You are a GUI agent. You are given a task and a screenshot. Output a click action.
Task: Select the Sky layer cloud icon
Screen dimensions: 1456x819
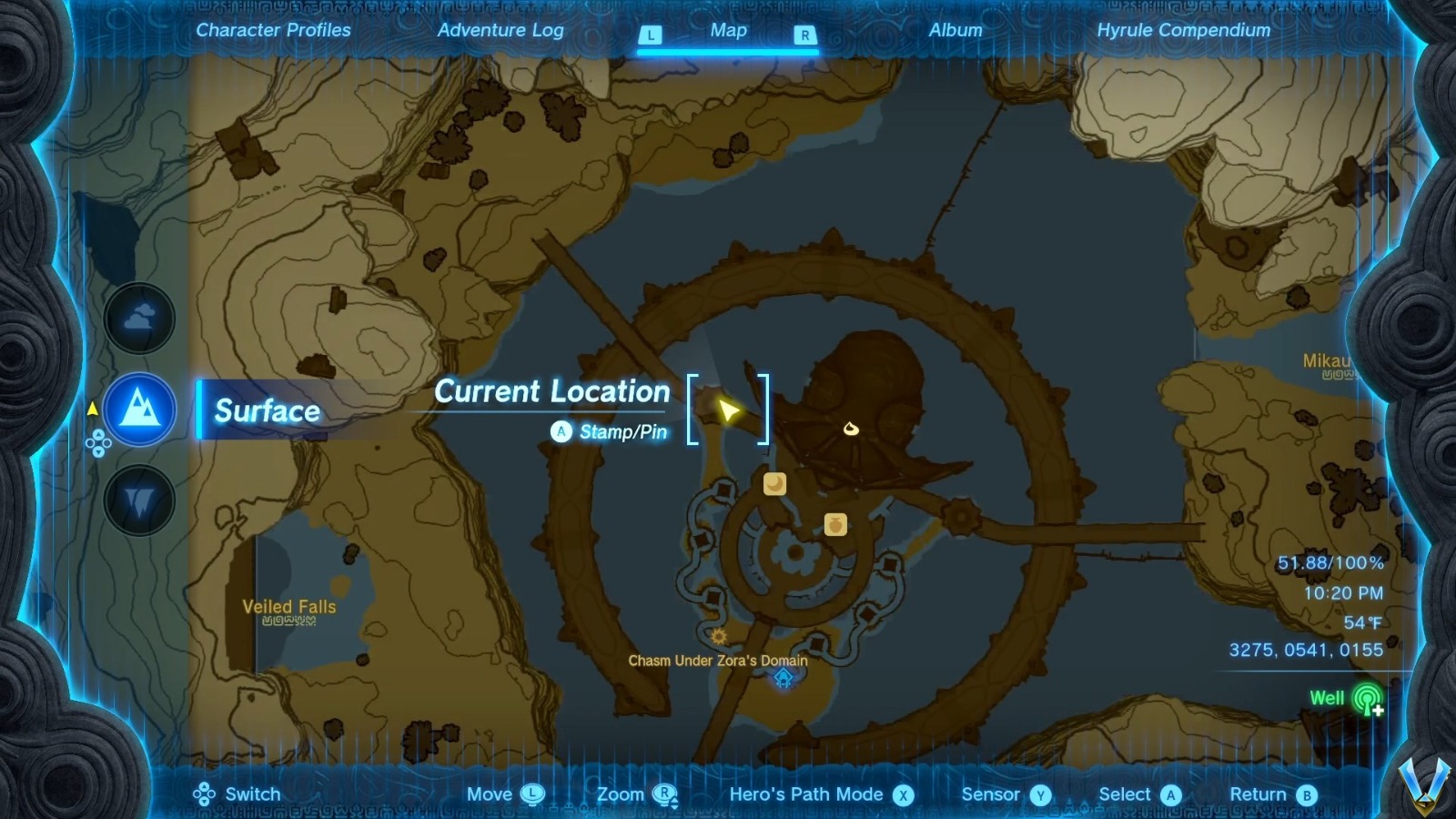coord(138,318)
